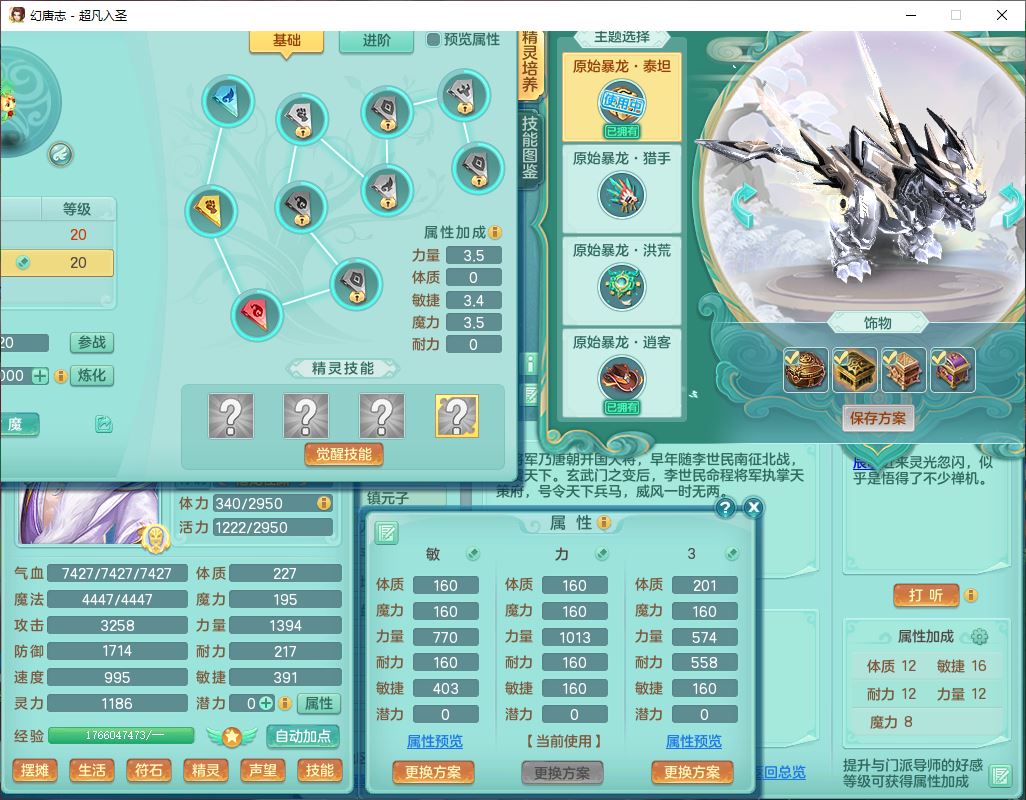Click the 参战 button

pyautogui.click(x=92, y=342)
